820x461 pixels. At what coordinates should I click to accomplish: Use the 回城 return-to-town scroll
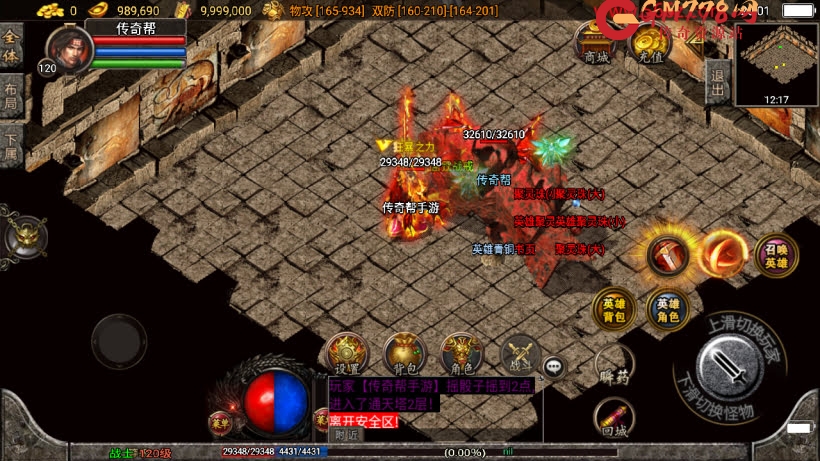[x=614, y=418]
